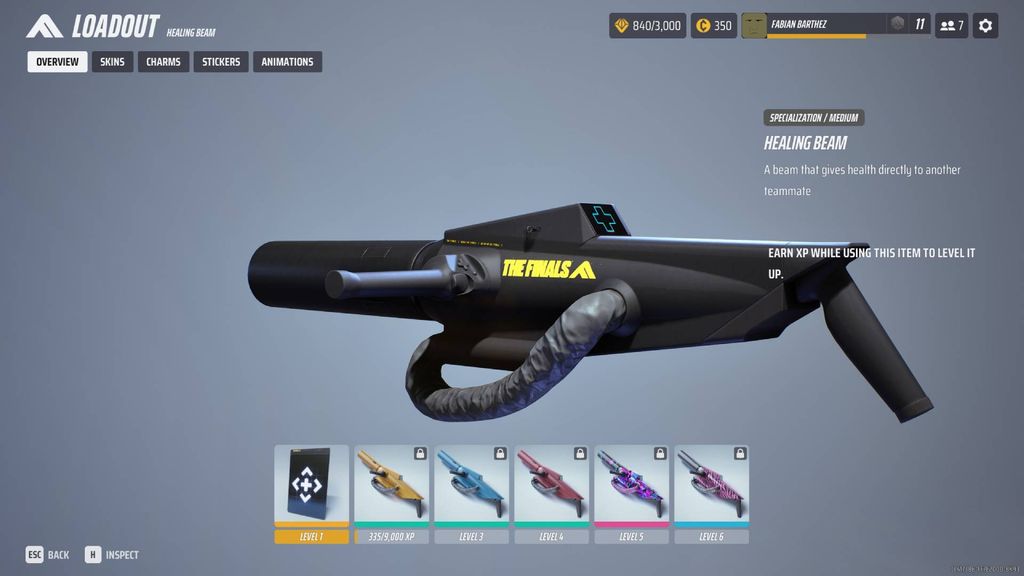Activate the Inspect option
Viewport: 1024px width, 576px height.
point(111,555)
